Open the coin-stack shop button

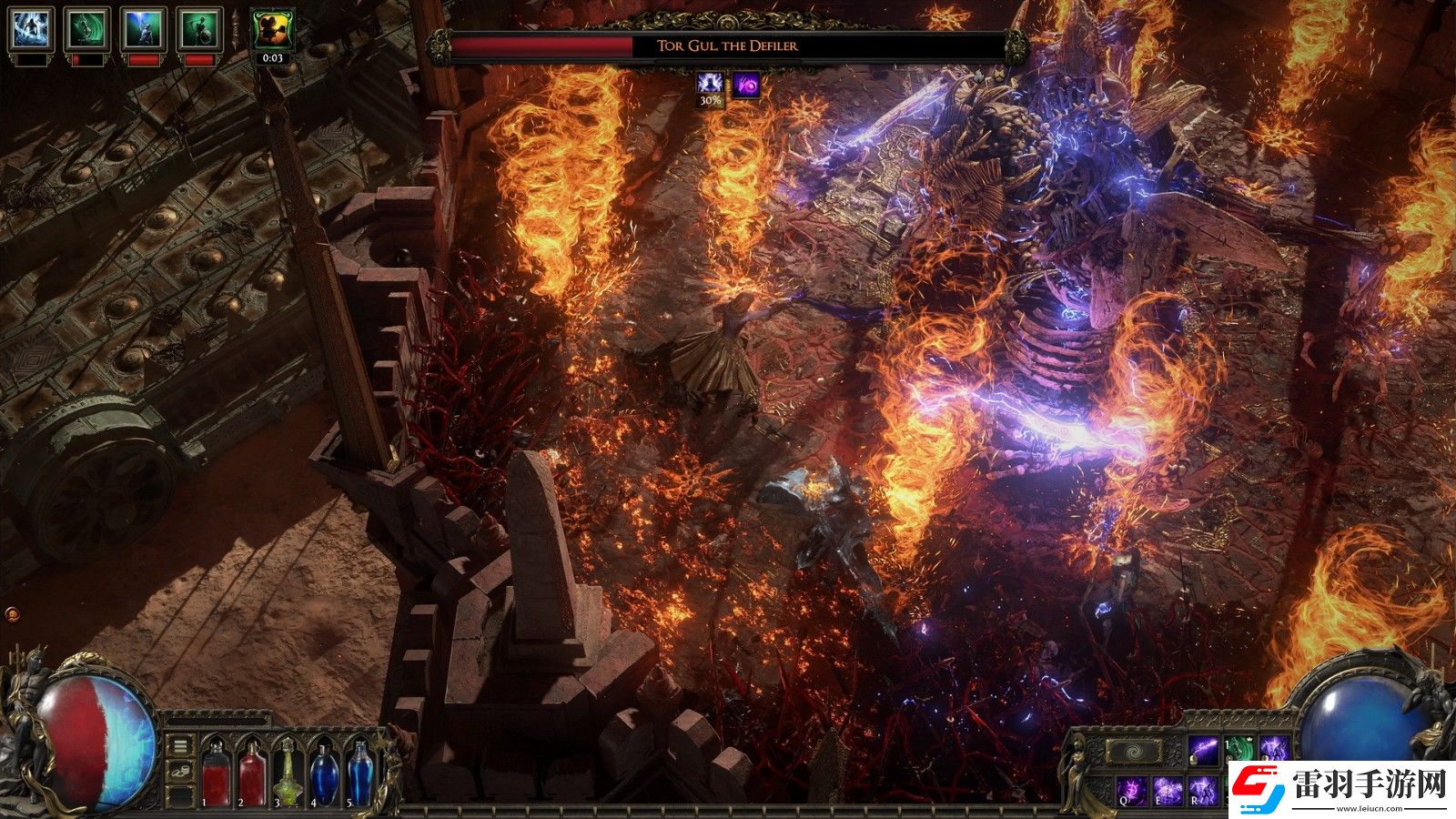coord(181,772)
